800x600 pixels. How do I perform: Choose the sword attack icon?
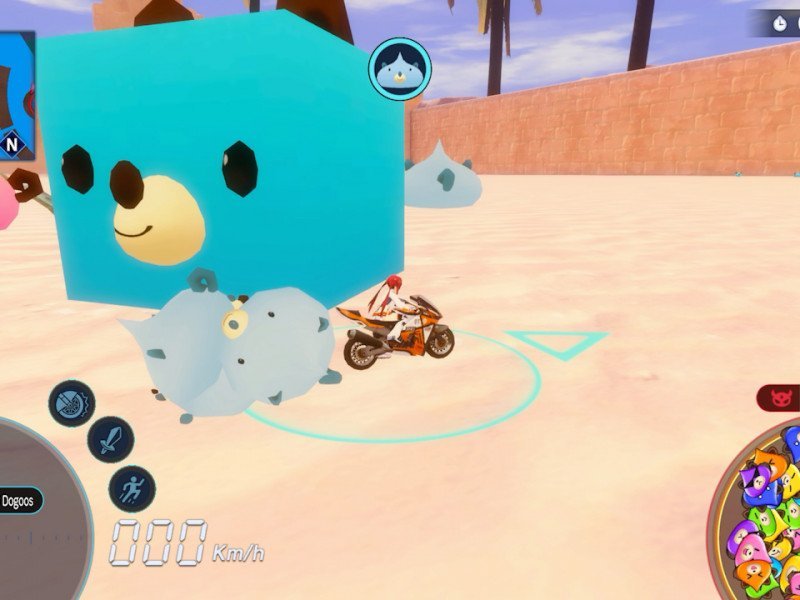110,439
